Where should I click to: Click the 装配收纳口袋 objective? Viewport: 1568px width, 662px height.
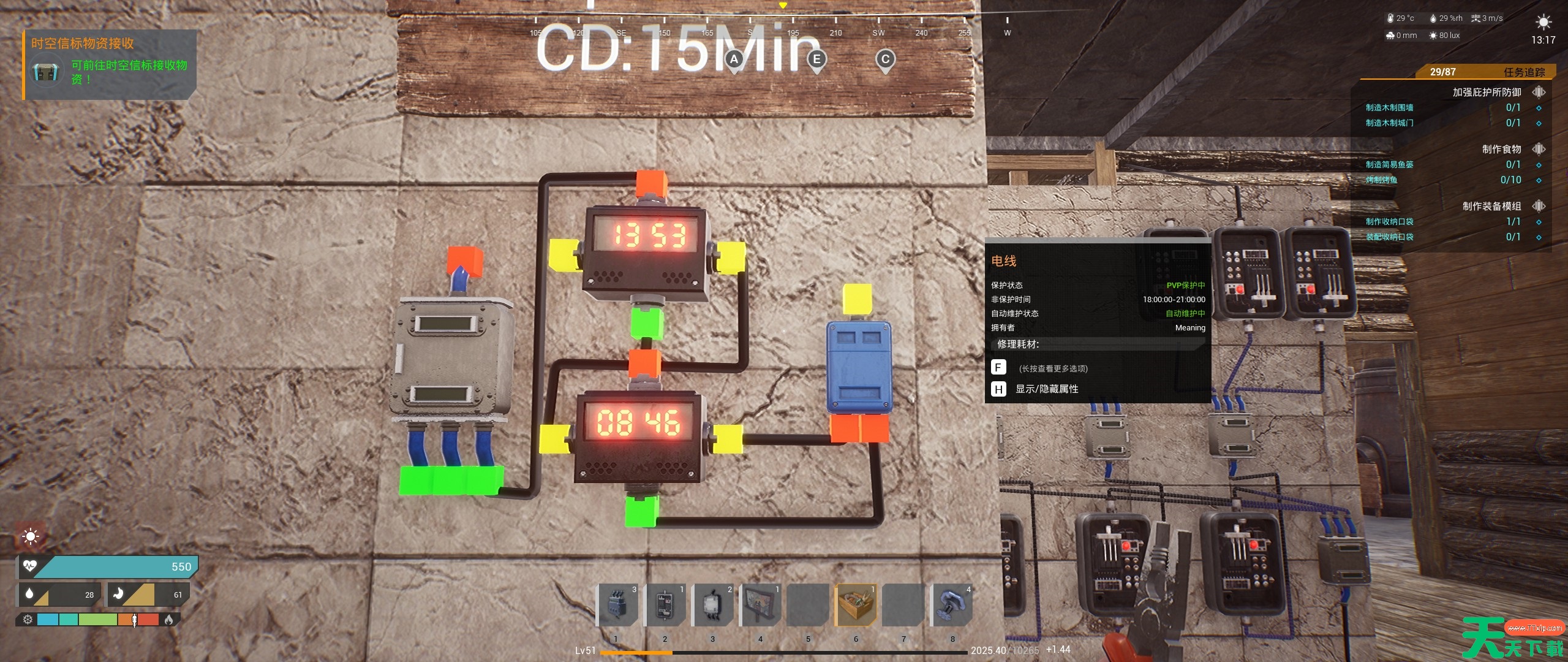click(x=1389, y=237)
